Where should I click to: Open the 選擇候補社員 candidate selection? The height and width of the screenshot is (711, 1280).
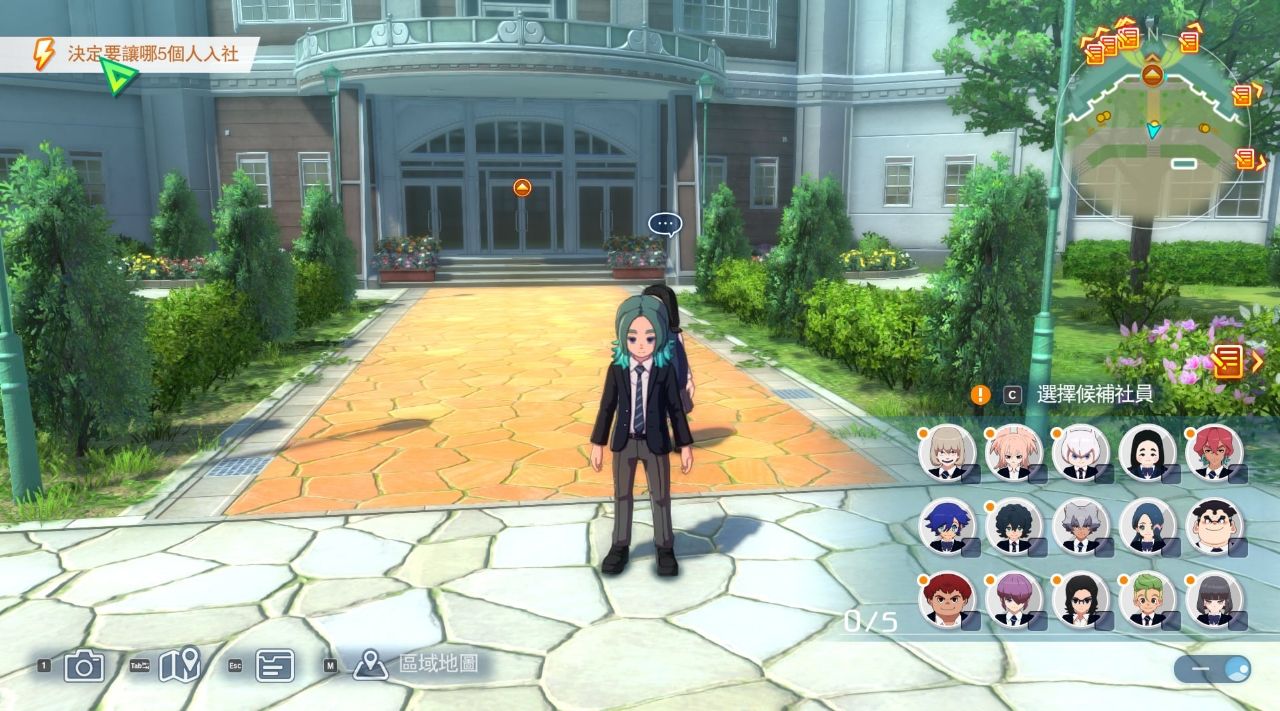(x=1094, y=394)
